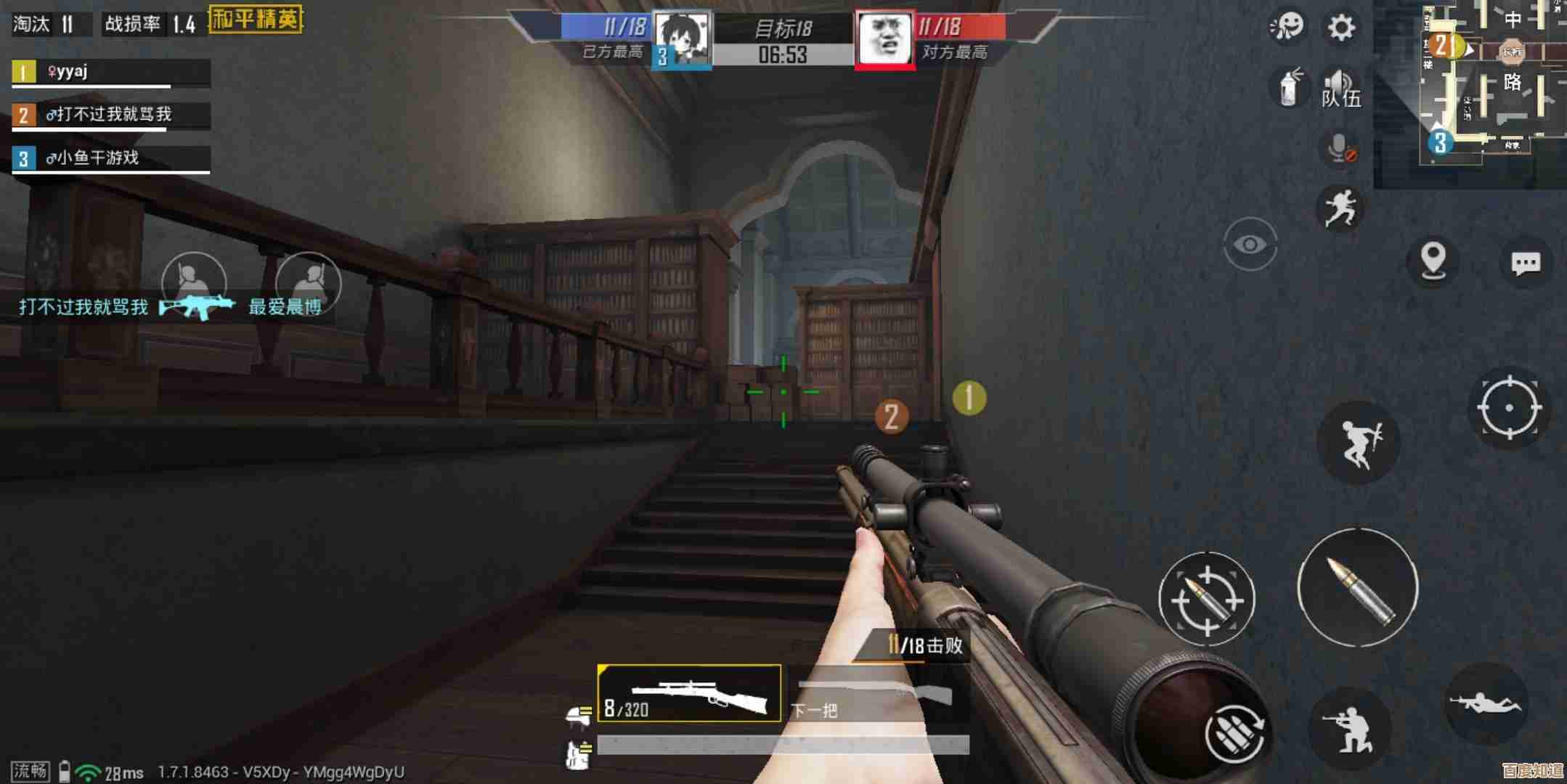Switch to crouch stance

coord(1348,729)
